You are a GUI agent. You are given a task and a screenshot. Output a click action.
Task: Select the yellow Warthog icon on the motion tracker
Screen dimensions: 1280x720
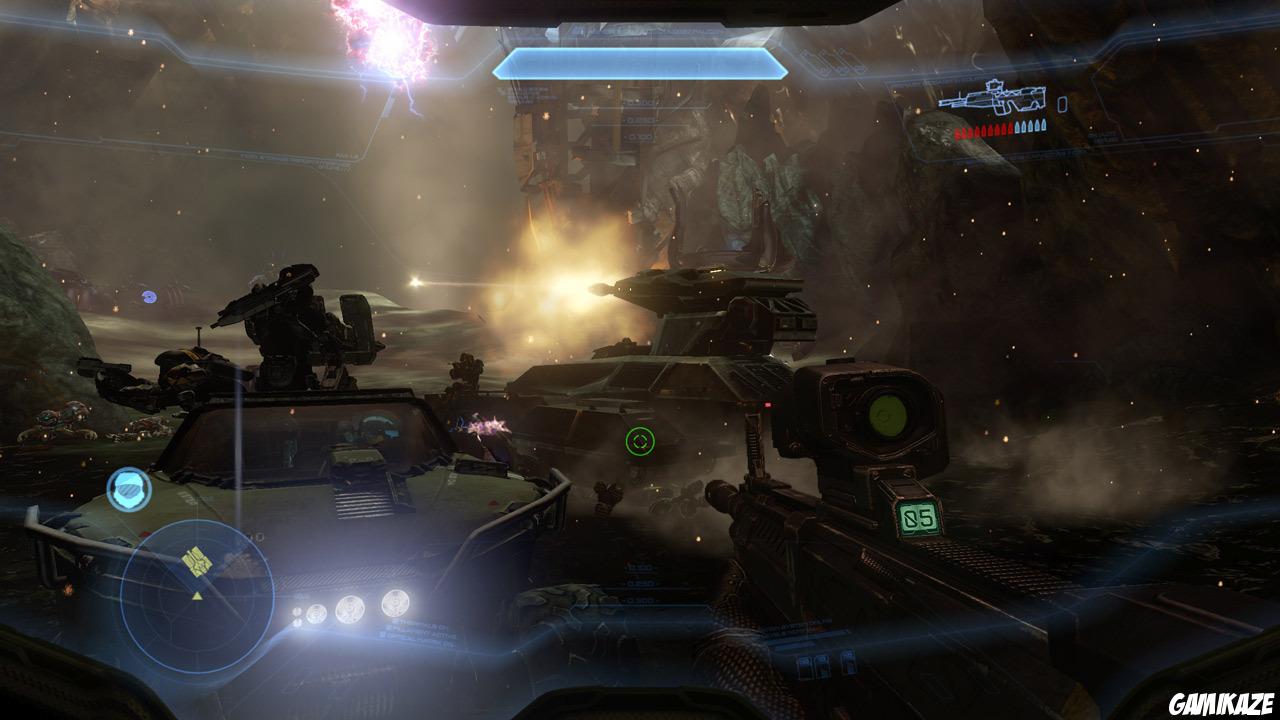[195, 560]
